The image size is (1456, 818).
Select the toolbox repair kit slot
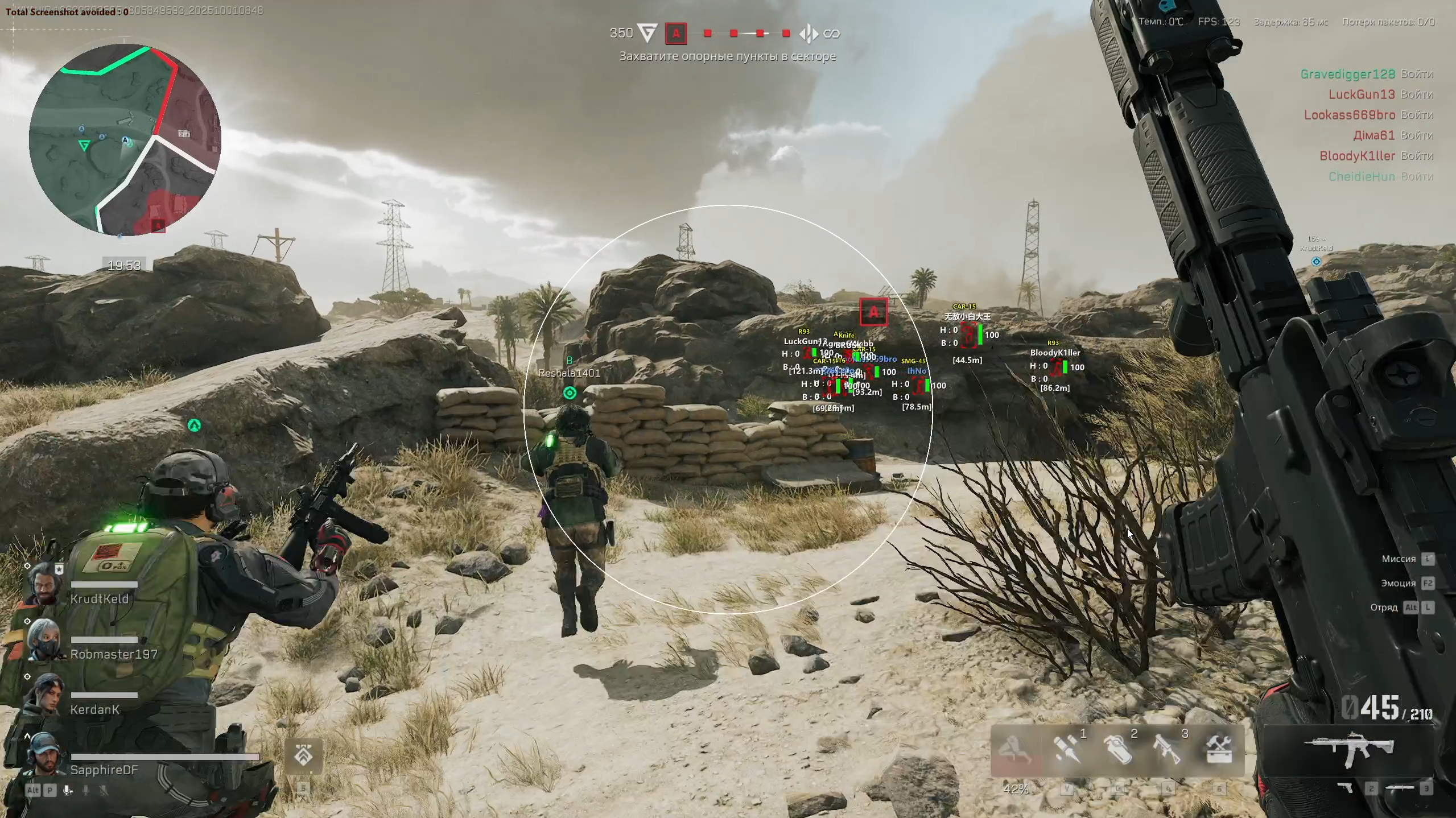click(1219, 750)
